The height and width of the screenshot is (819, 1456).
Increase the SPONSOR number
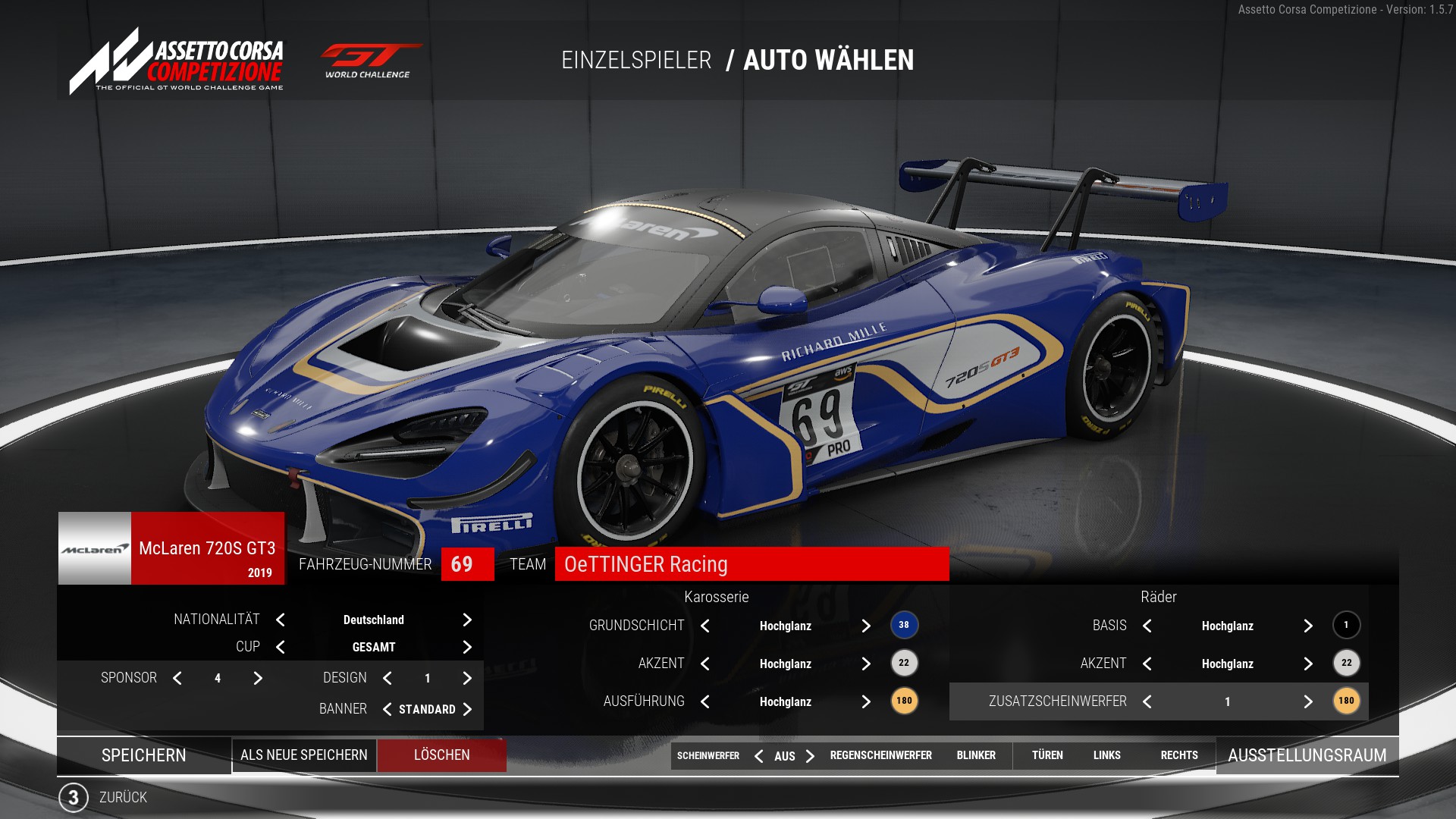[258, 678]
